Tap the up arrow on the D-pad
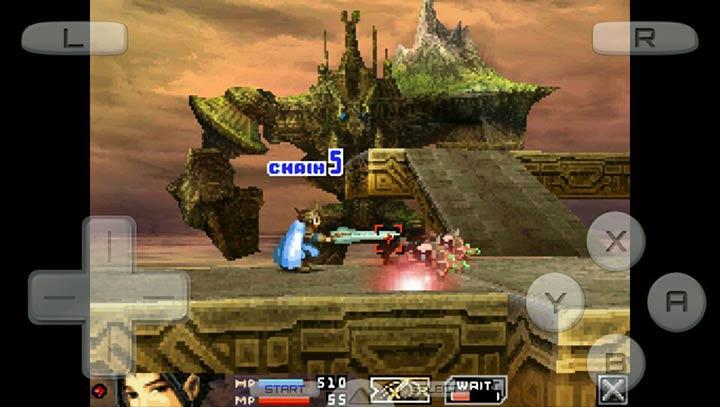Image resolution: width=720 pixels, height=407 pixels. (108, 245)
